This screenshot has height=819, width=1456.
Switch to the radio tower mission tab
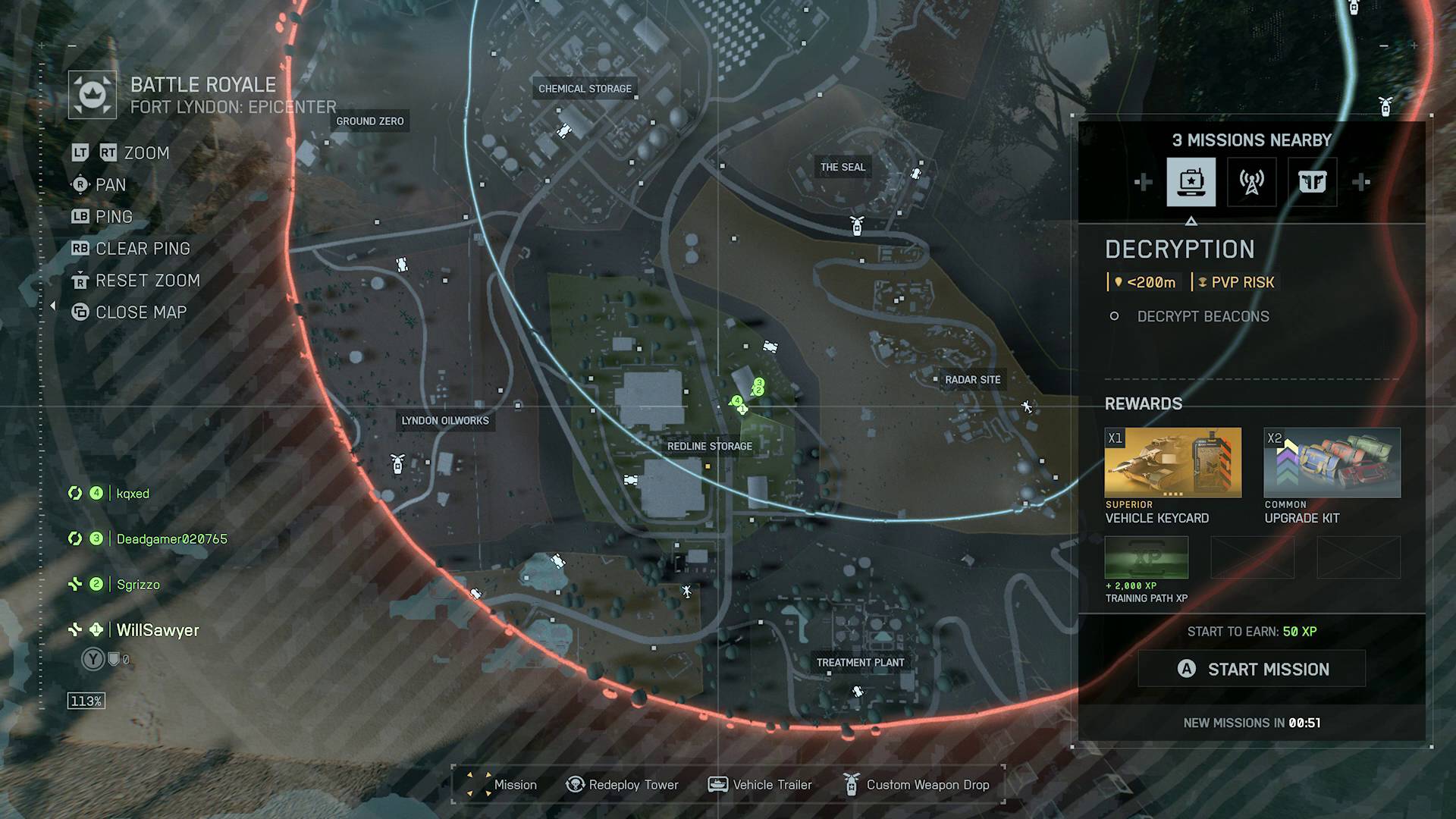tap(1252, 182)
